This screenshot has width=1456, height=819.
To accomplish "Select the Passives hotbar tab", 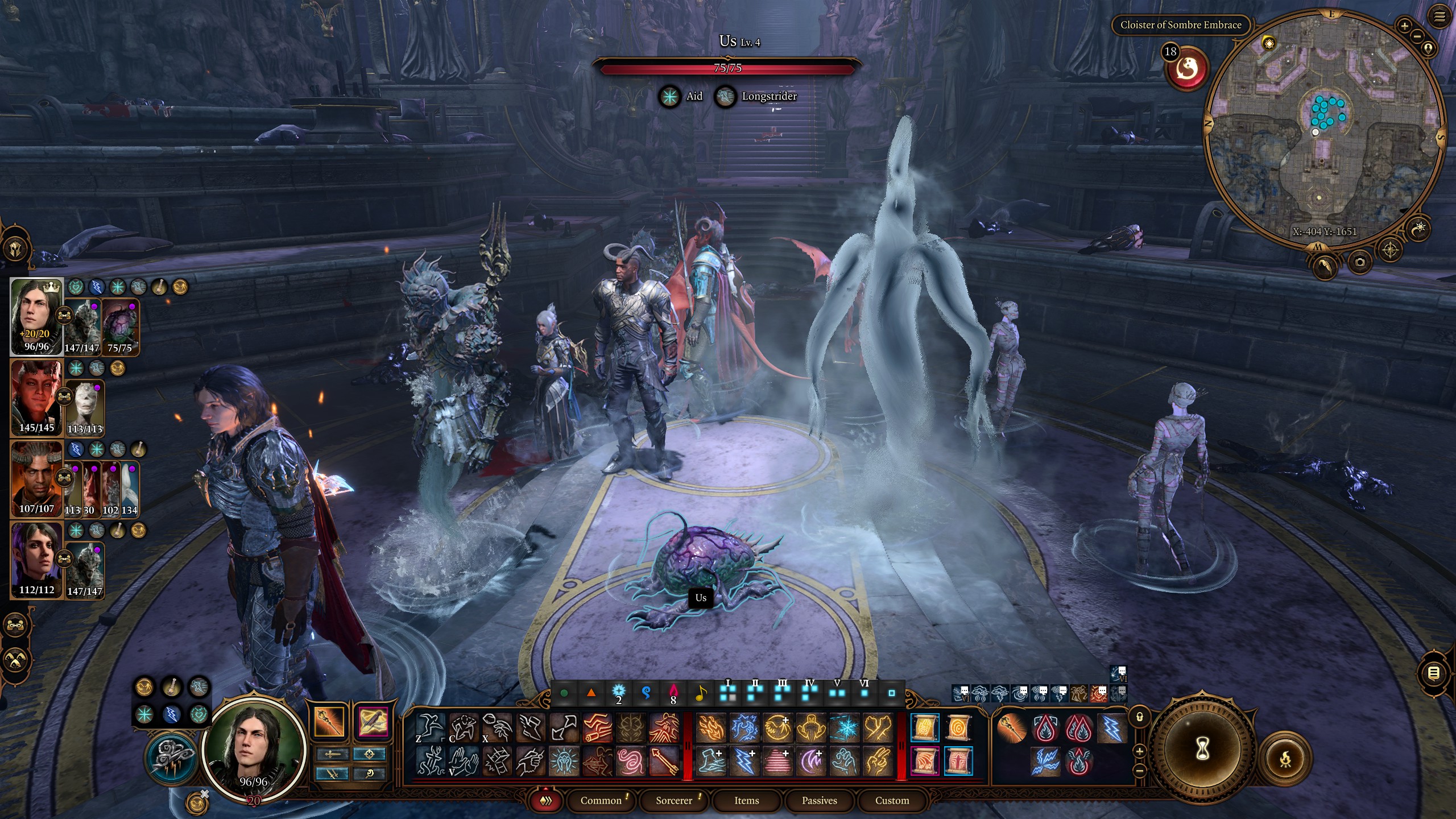I will (x=819, y=800).
